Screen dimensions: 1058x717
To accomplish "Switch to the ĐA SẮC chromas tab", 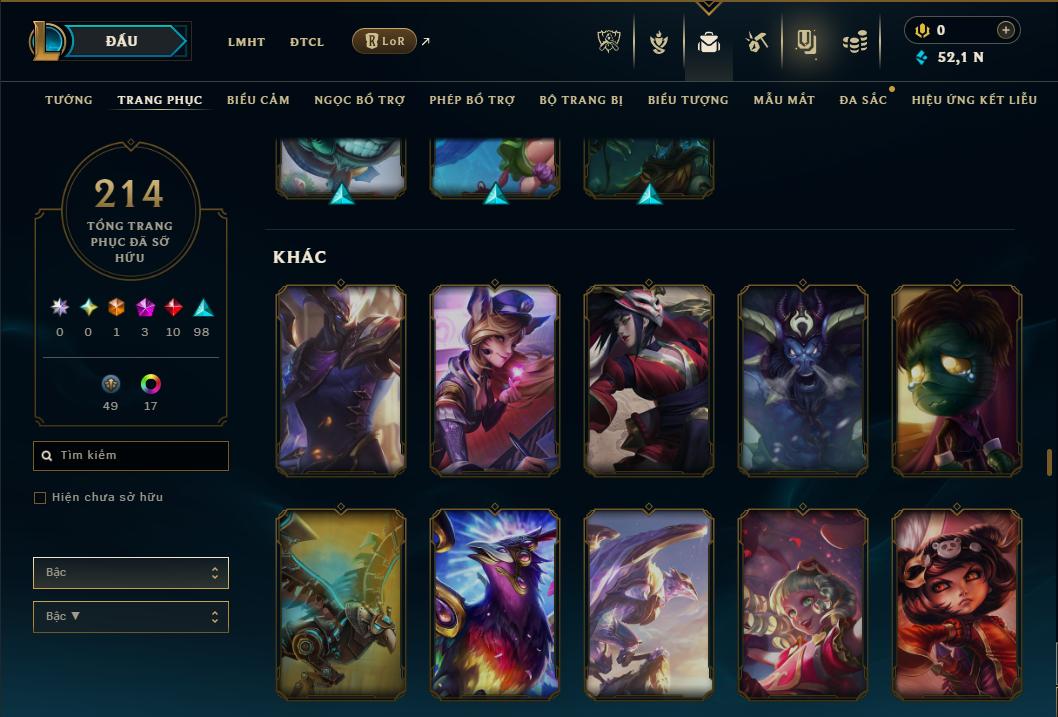I will tap(863, 100).
